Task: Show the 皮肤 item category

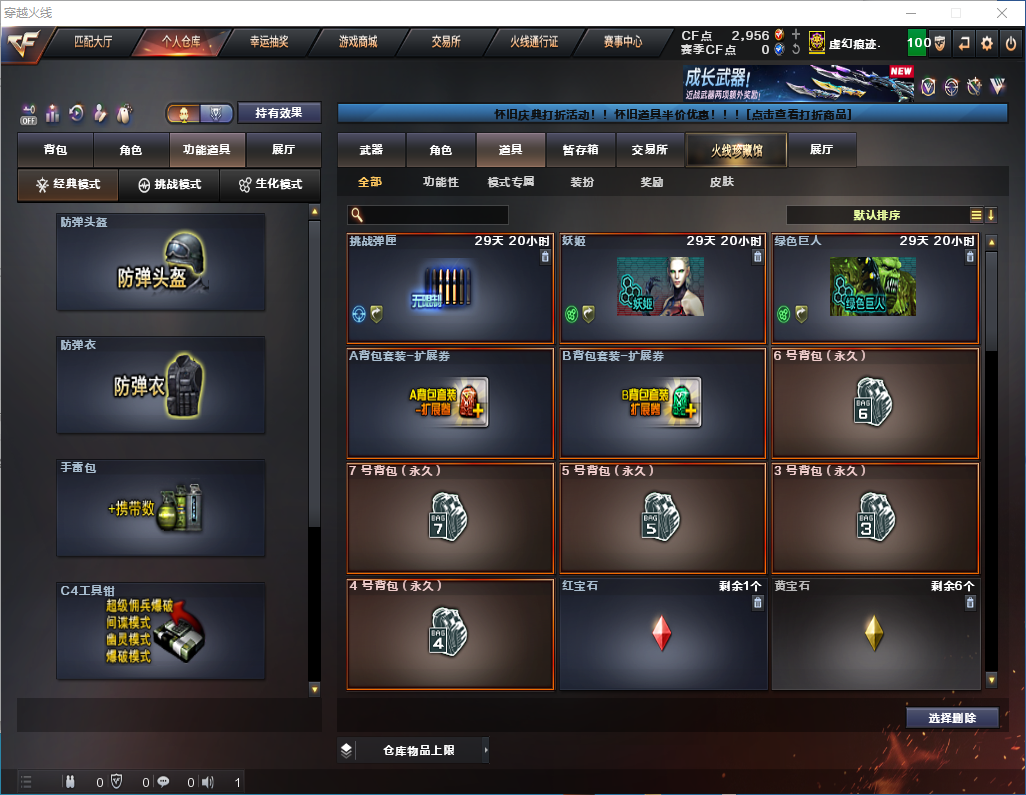Action: pyautogui.click(x=721, y=182)
